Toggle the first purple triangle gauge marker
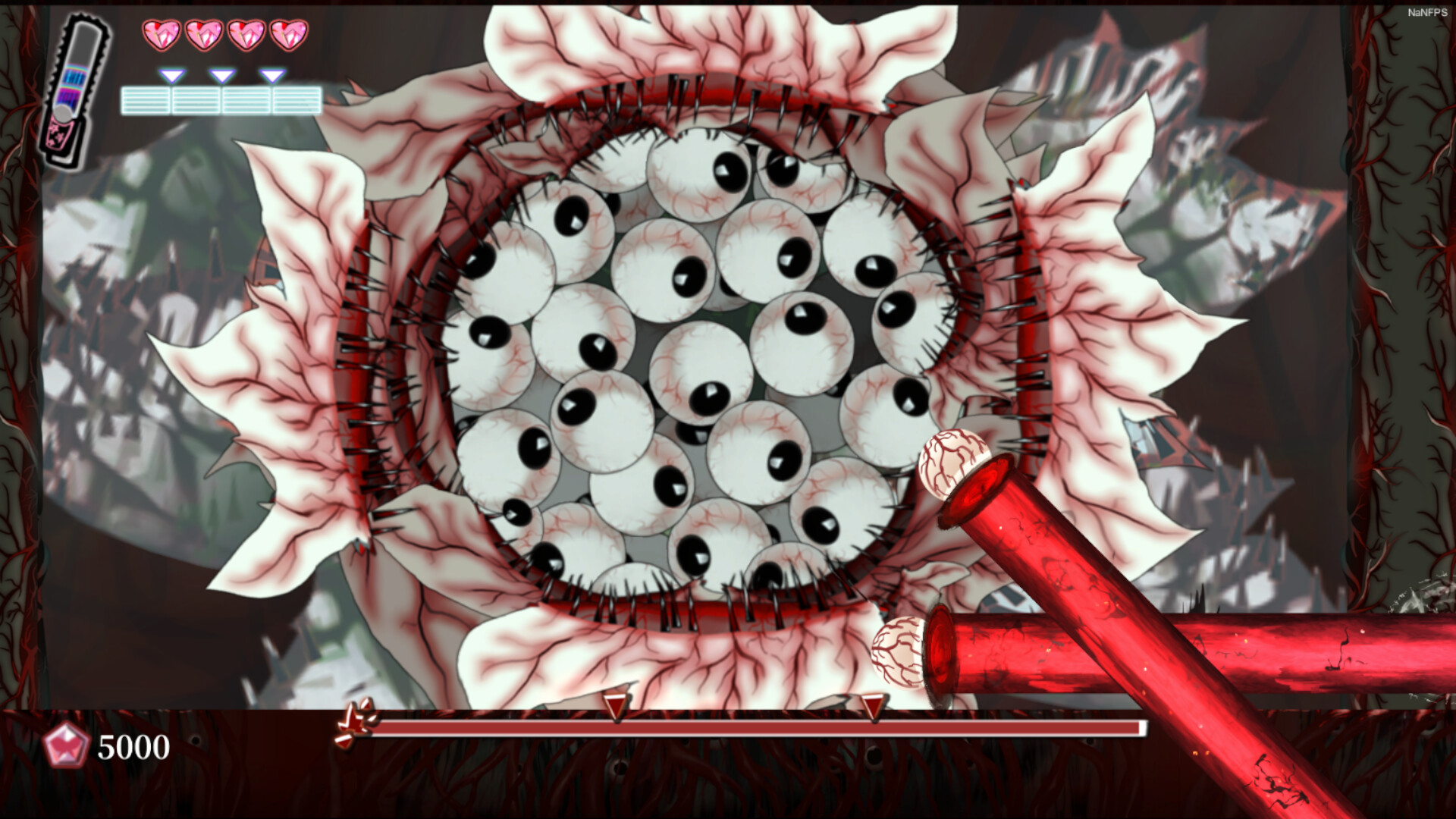Image resolution: width=1456 pixels, height=819 pixels. pyautogui.click(x=173, y=76)
